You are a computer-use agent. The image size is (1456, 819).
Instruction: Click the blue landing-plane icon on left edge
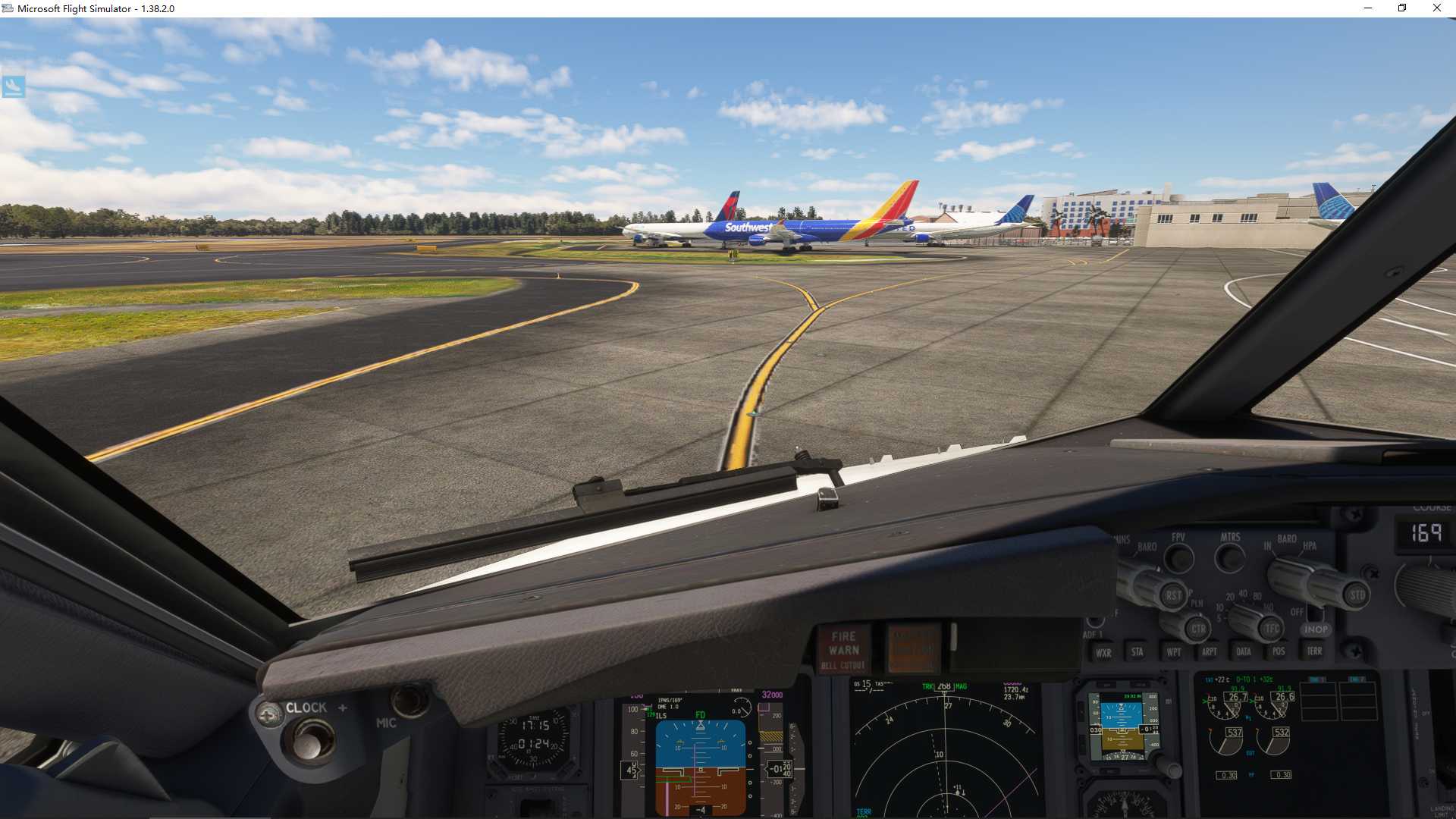(14, 86)
